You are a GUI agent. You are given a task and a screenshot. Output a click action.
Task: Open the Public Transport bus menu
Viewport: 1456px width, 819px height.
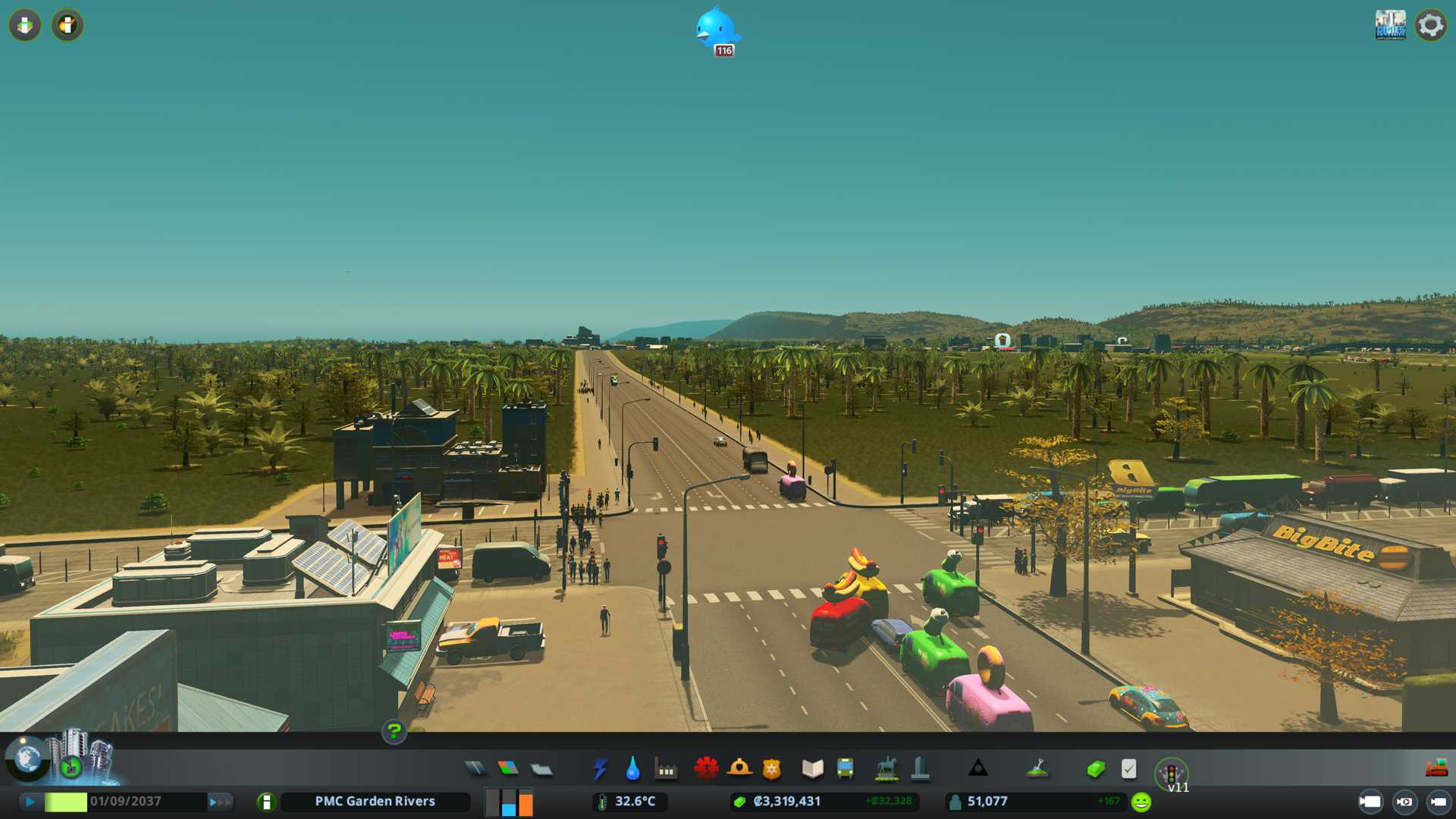pos(845,769)
